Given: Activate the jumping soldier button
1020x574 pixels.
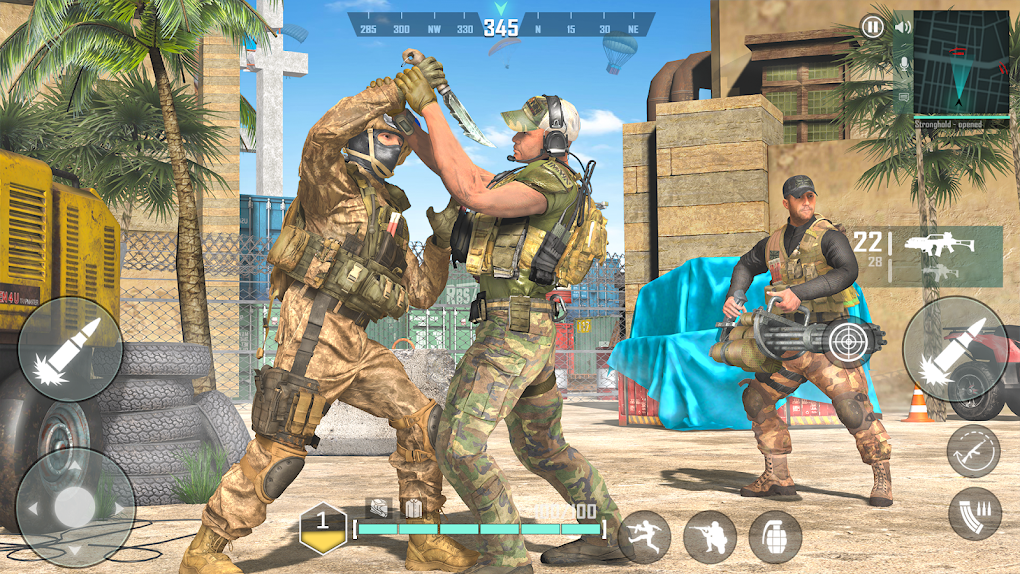Looking at the screenshot, I should (644, 537).
